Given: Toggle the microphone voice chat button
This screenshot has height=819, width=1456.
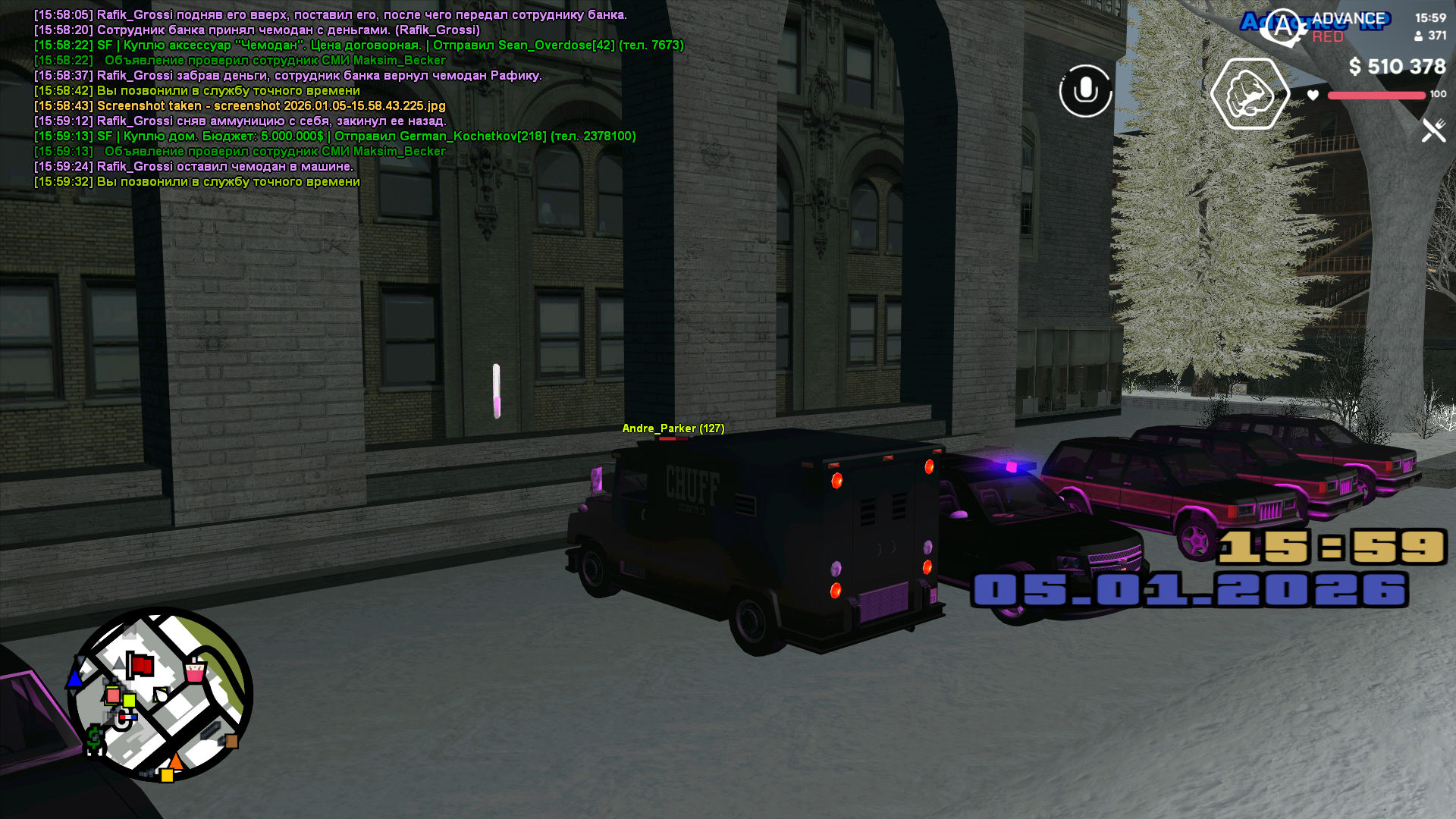Looking at the screenshot, I should pyautogui.click(x=1085, y=91).
